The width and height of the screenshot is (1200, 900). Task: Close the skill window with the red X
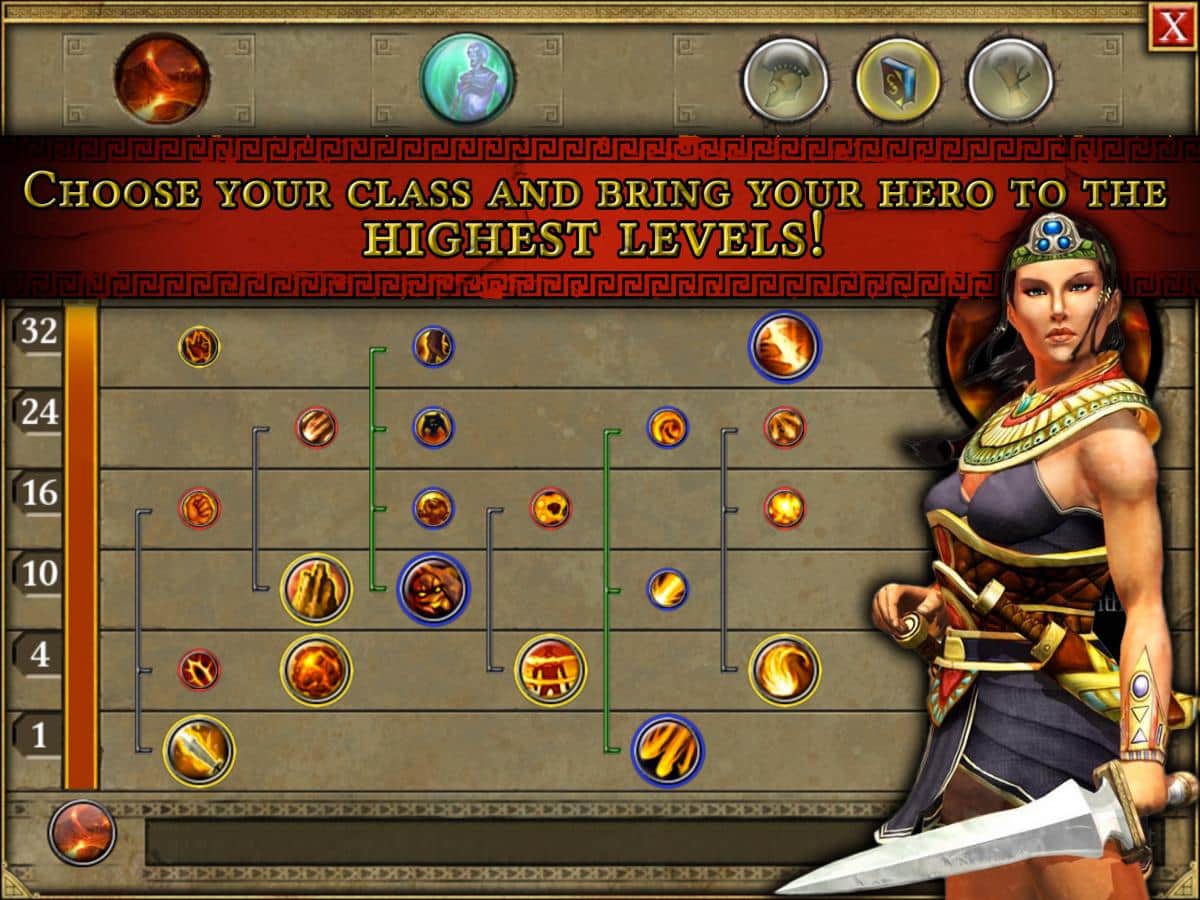(x=1172, y=27)
